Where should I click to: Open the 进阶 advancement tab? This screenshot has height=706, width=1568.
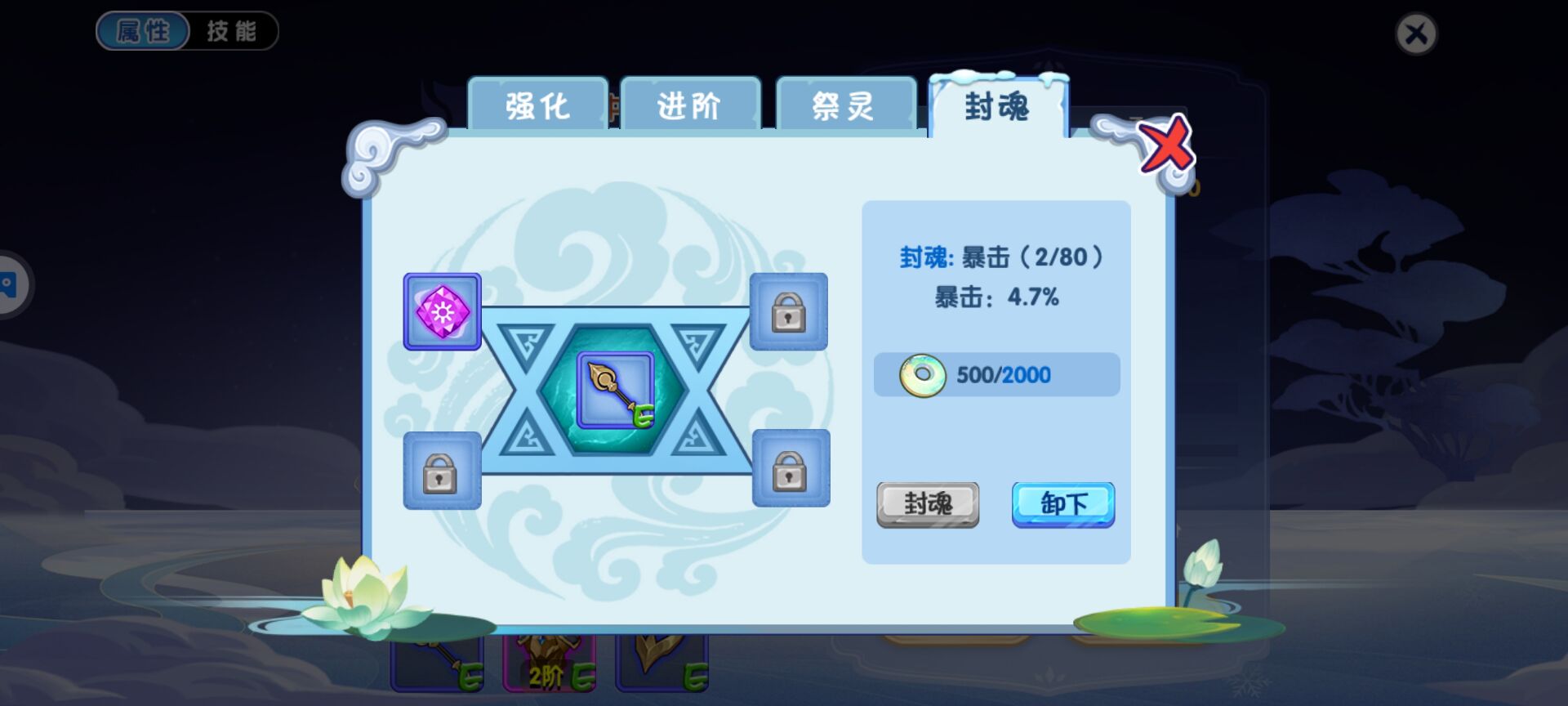[691, 105]
